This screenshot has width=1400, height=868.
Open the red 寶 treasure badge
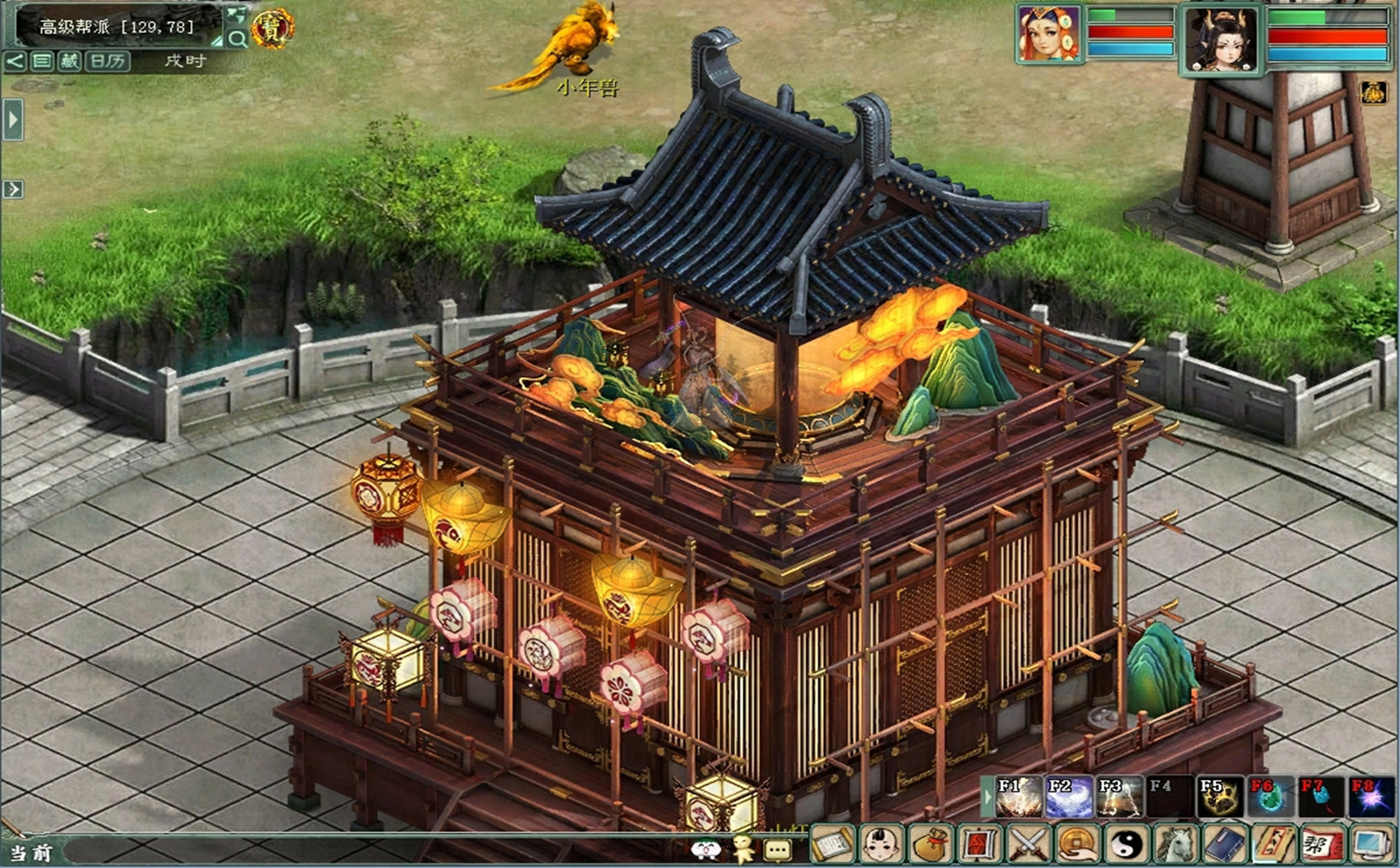(272, 29)
